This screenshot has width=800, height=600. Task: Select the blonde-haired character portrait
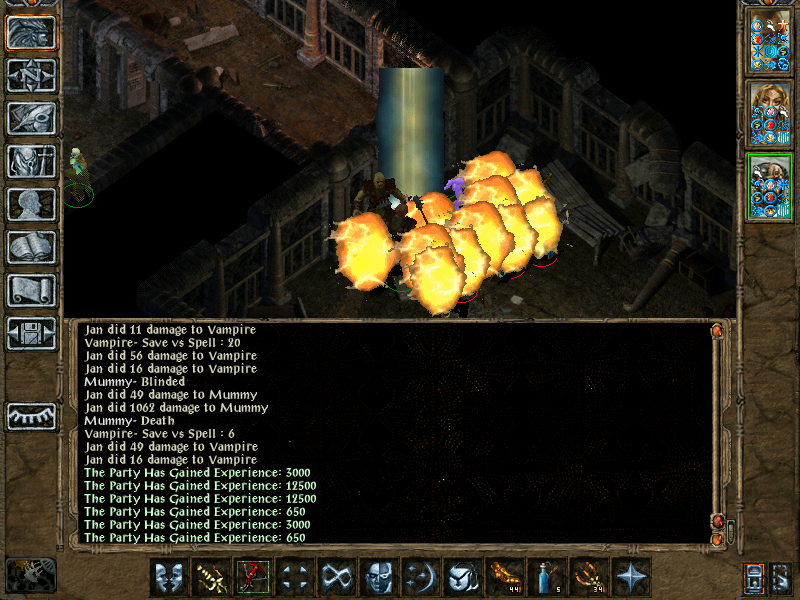click(x=770, y=113)
